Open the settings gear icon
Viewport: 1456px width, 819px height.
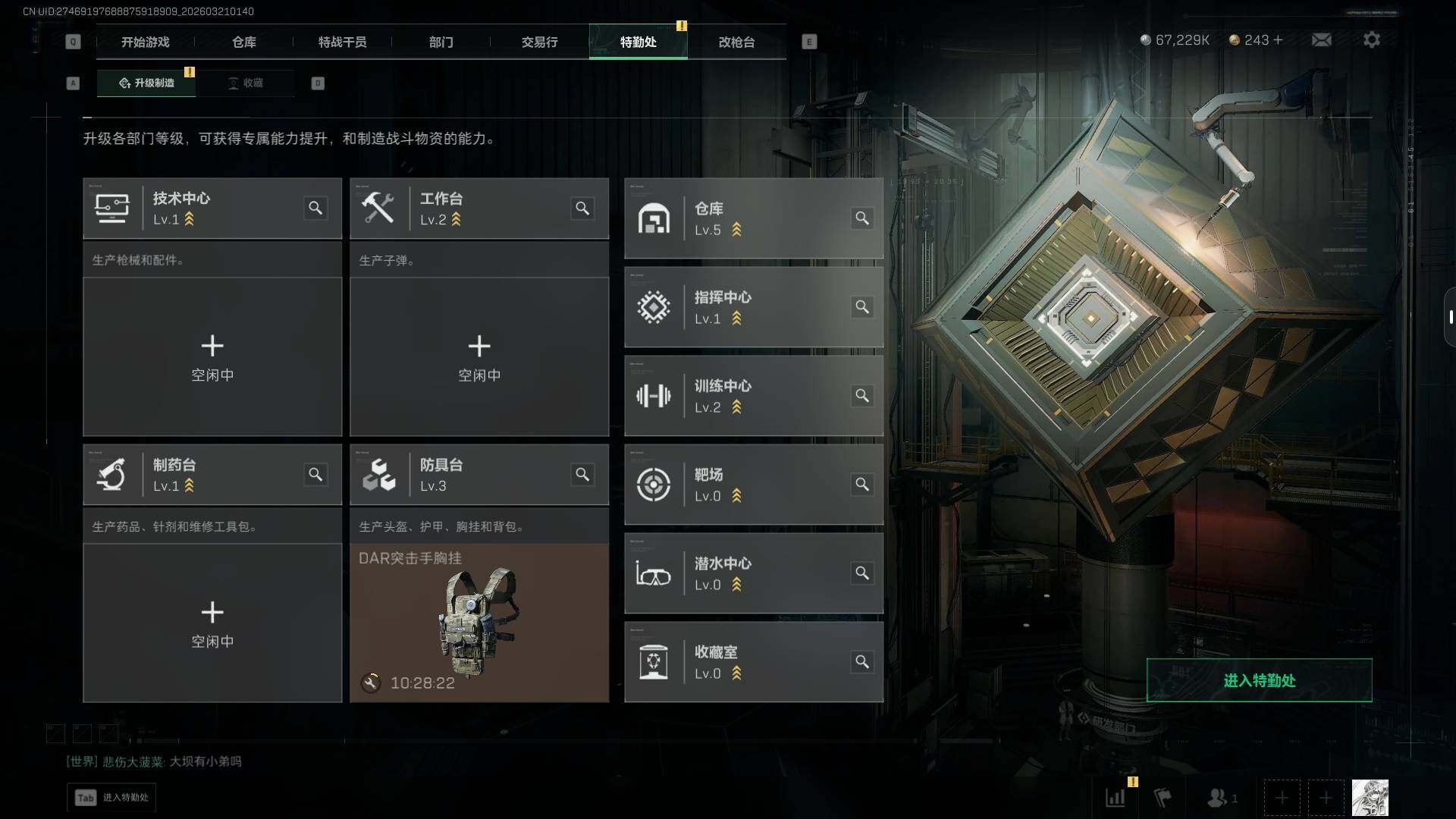pos(1372,39)
